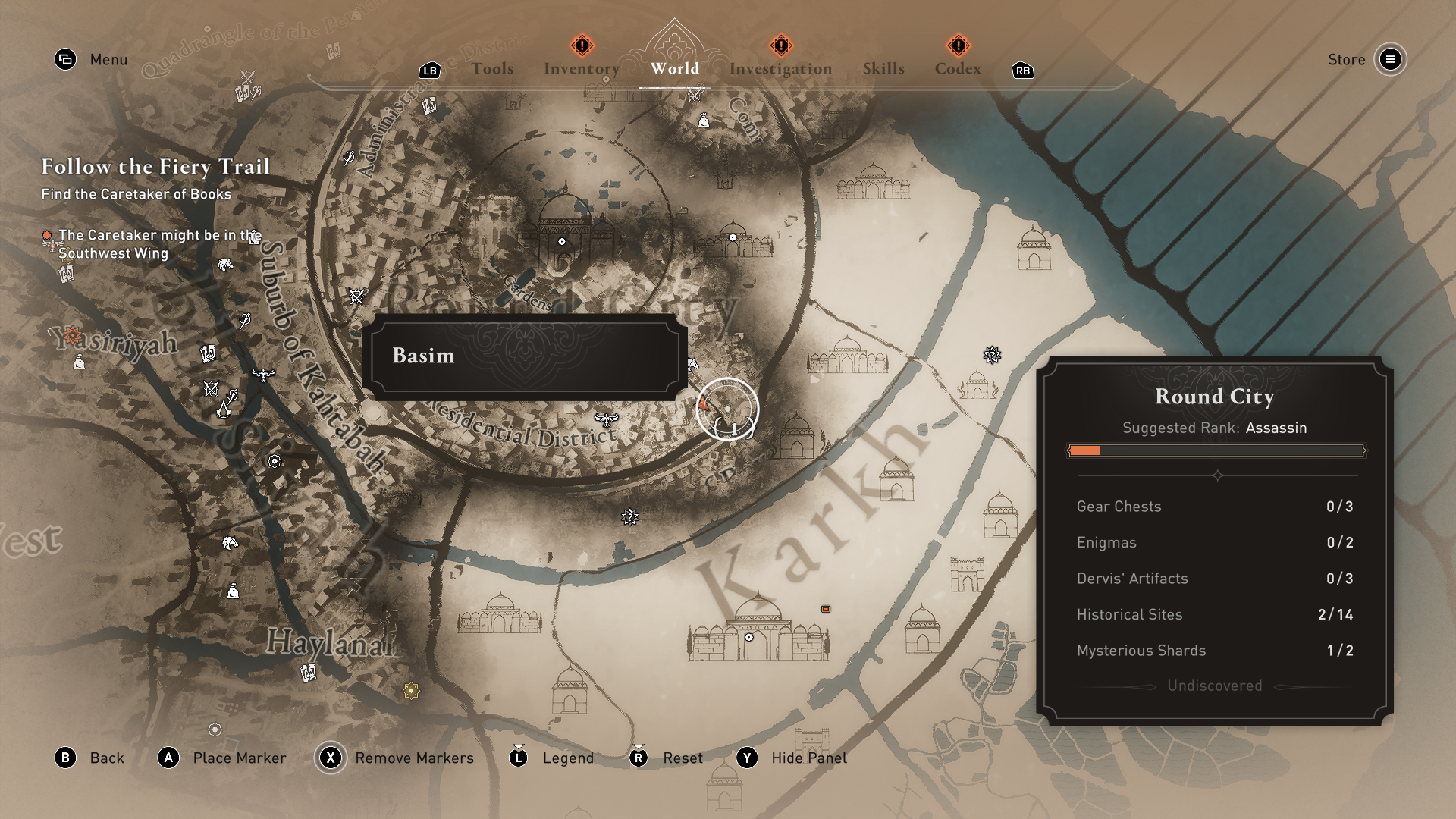Image resolution: width=1456 pixels, height=819 pixels.
Task: Switch to the Tools tab
Action: click(492, 69)
